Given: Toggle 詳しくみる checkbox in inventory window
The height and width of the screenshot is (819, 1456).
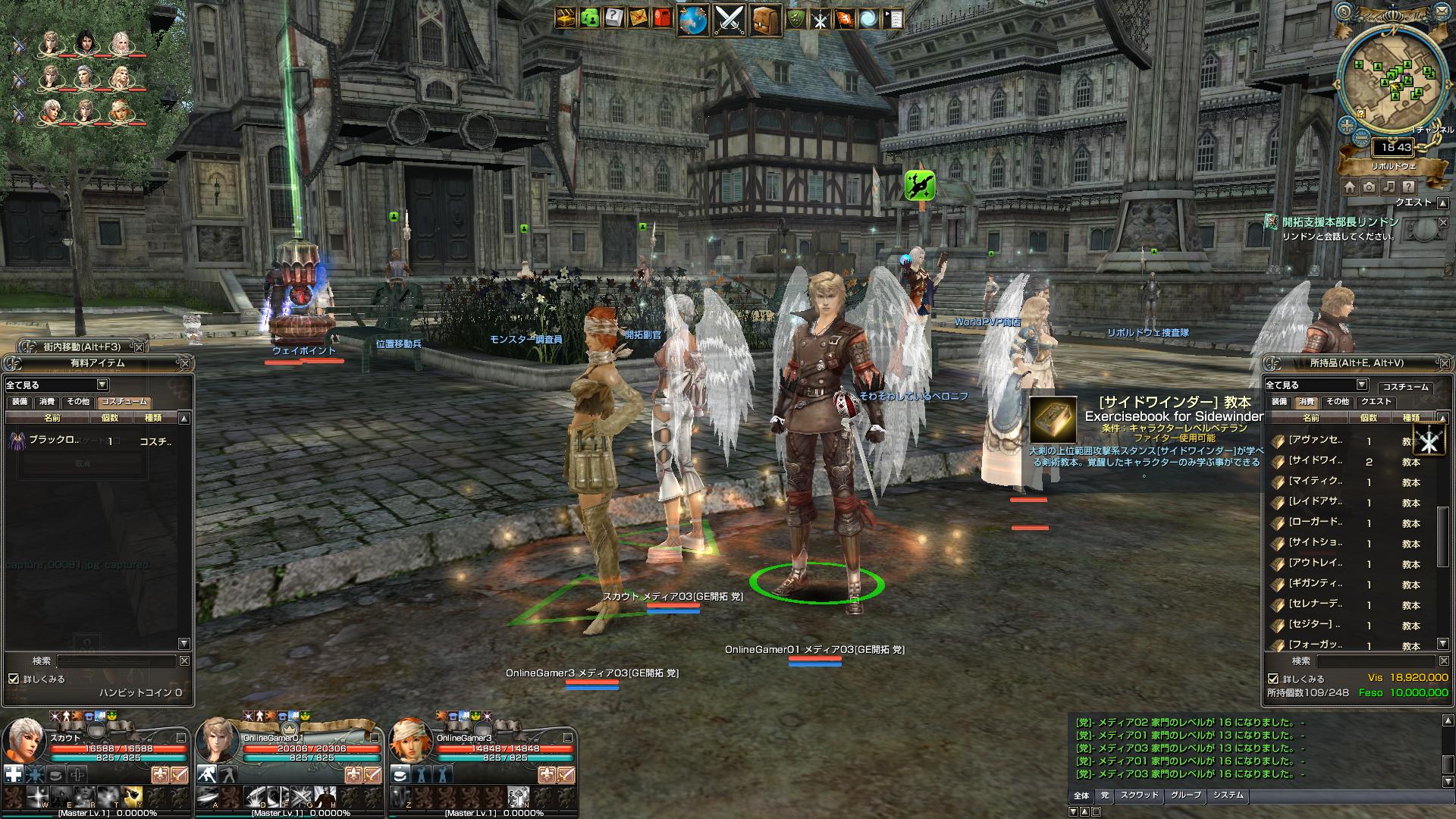Looking at the screenshot, I should 1273,679.
